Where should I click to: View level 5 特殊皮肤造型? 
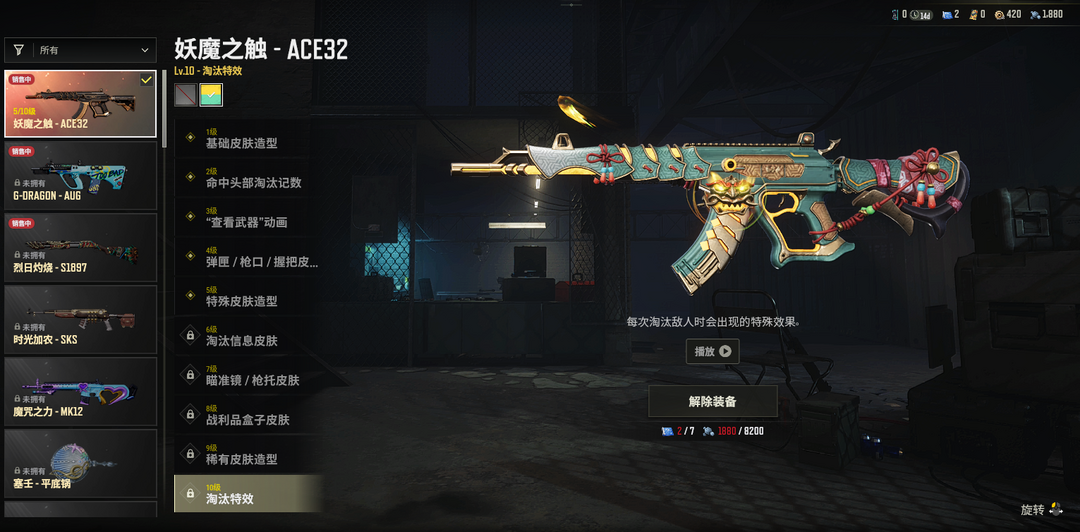[x=248, y=296]
